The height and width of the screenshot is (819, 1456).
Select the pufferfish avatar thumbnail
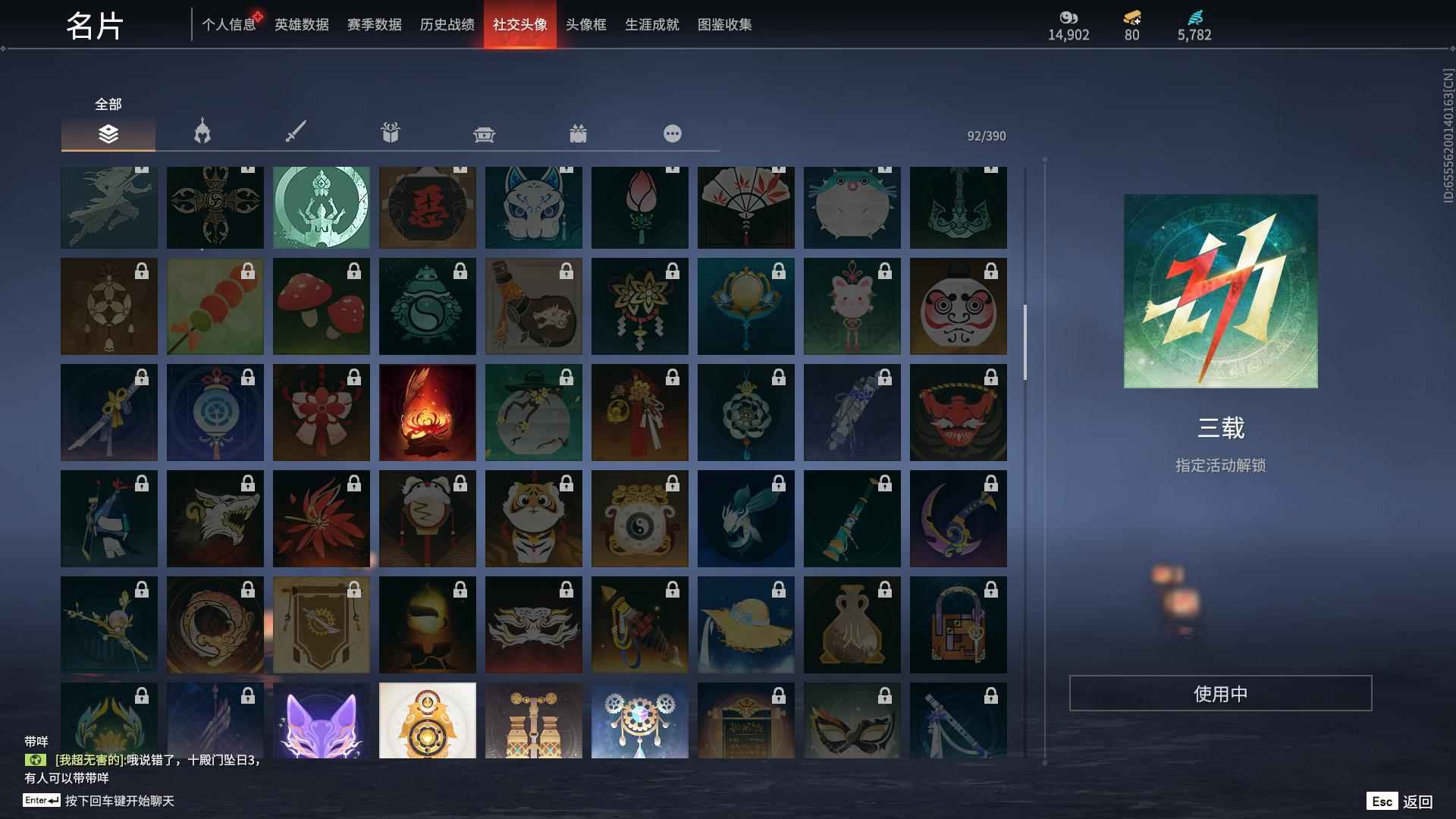click(852, 206)
